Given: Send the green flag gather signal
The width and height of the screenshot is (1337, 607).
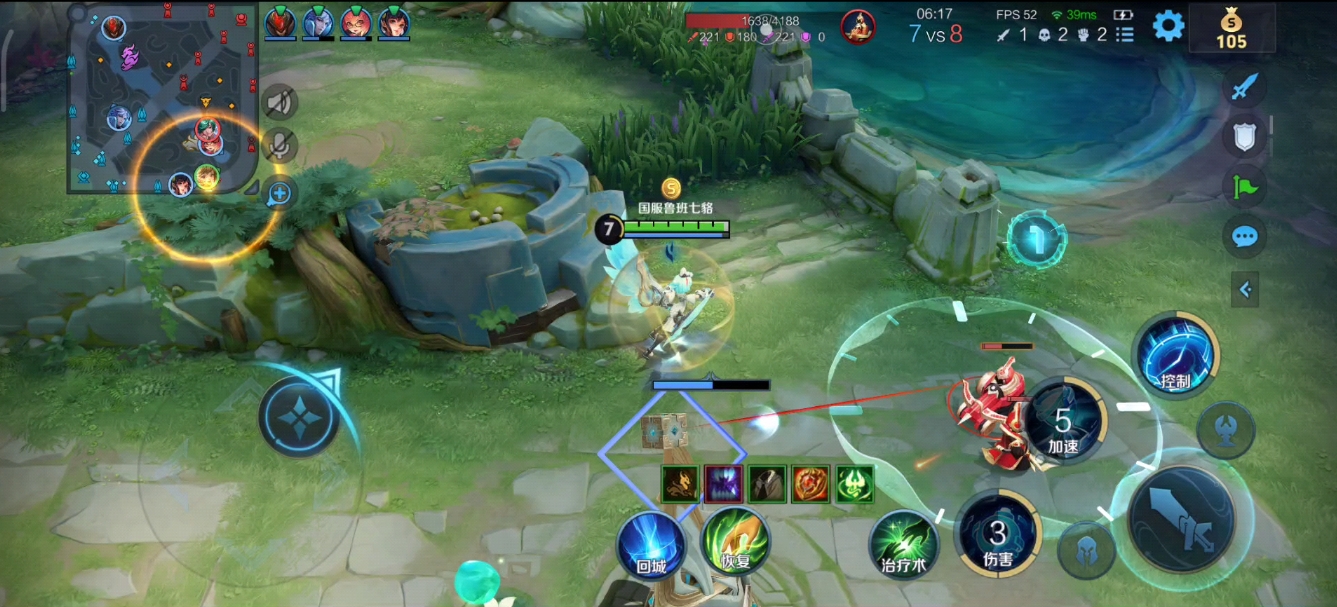Looking at the screenshot, I should click(x=1244, y=186).
